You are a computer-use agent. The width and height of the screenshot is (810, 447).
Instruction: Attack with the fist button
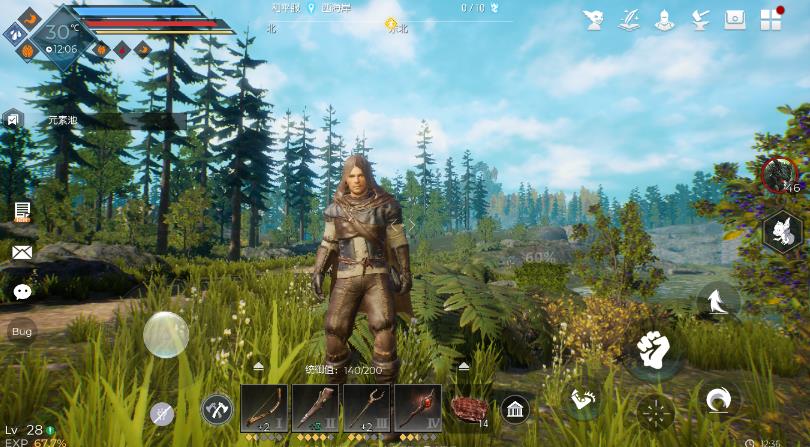(x=653, y=349)
